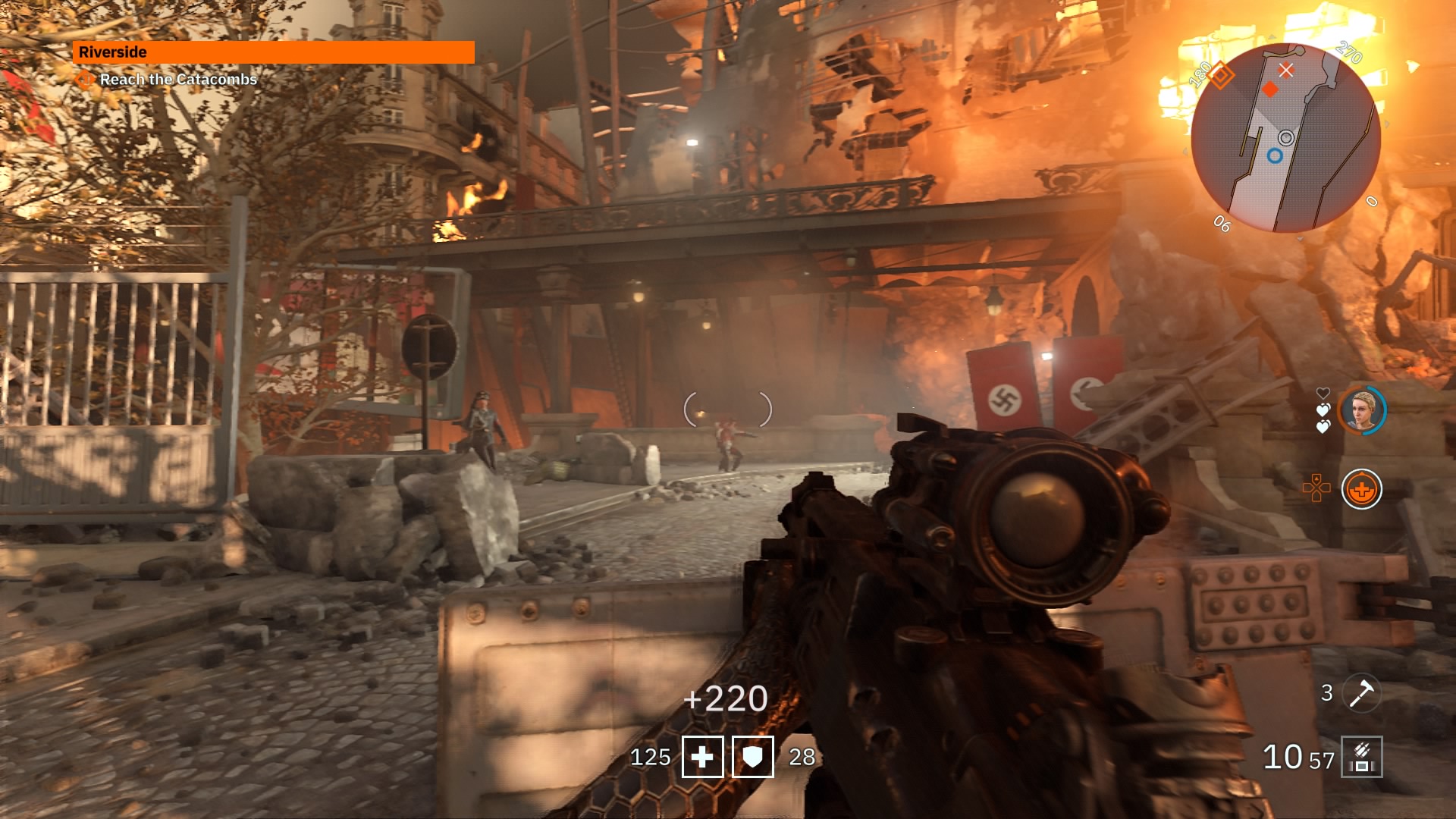Click the health cross icon
The width and height of the screenshot is (1456, 819).
tap(702, 757)
